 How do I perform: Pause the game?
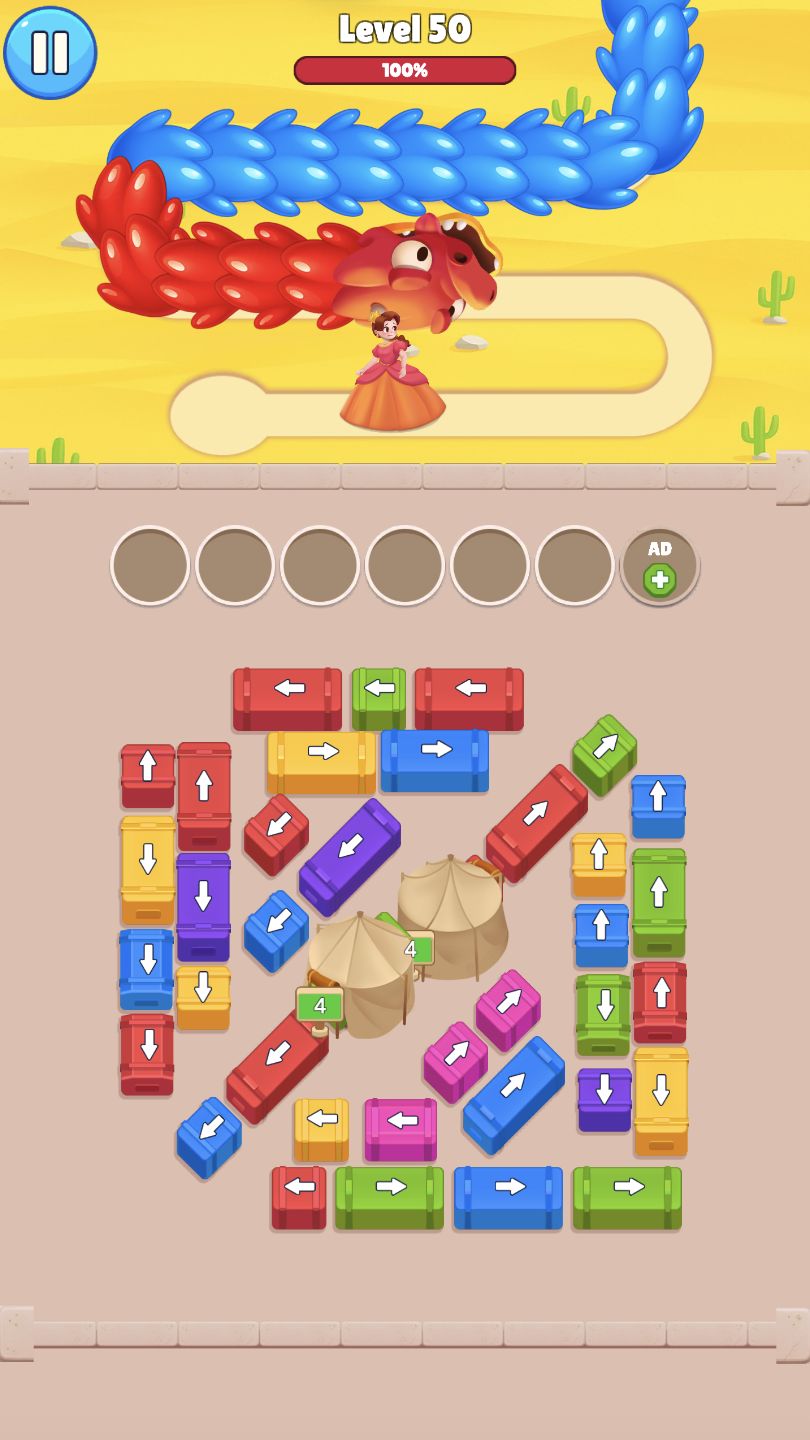pos(50,52)
